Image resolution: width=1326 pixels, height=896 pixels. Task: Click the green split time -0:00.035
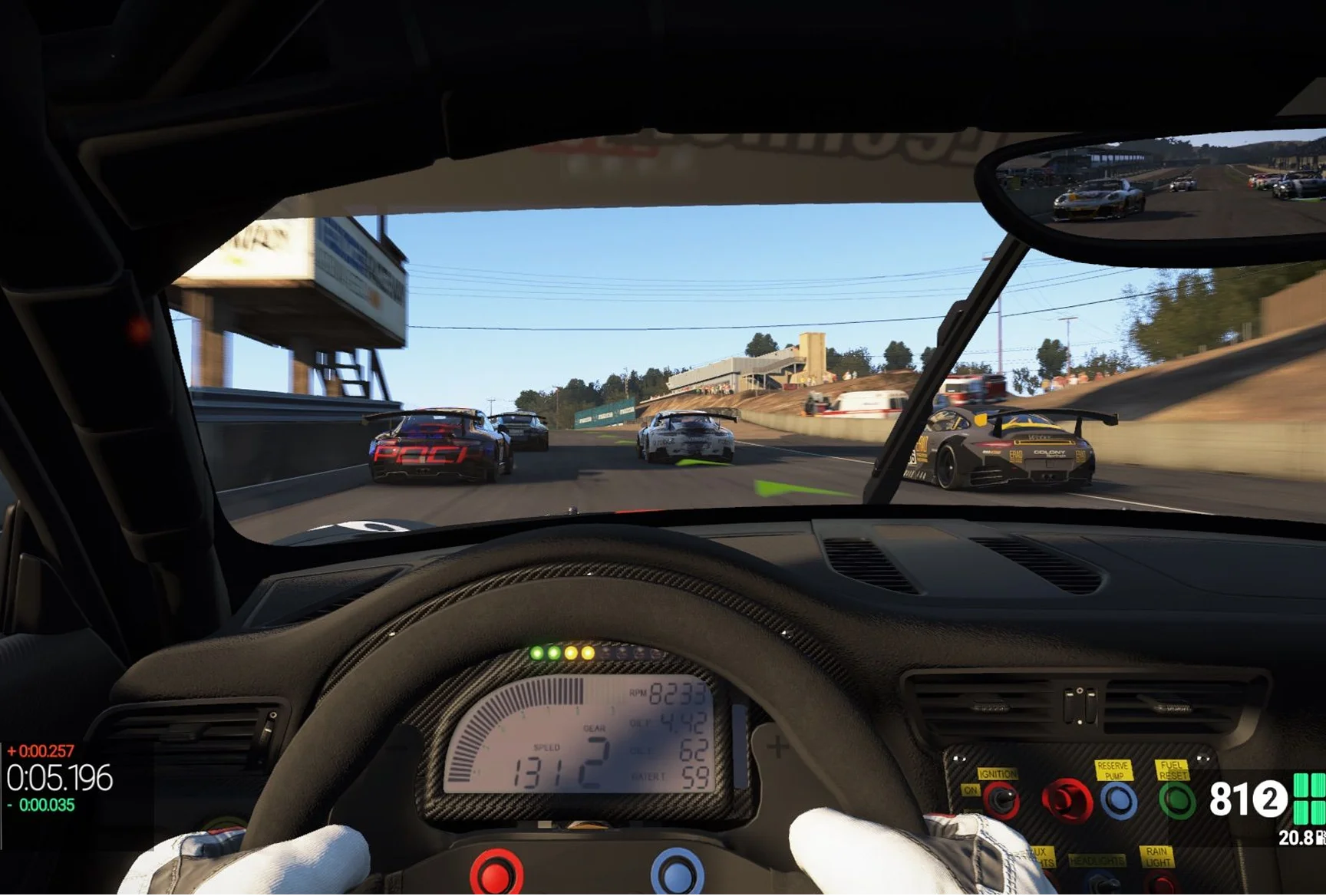pos(43,804)
